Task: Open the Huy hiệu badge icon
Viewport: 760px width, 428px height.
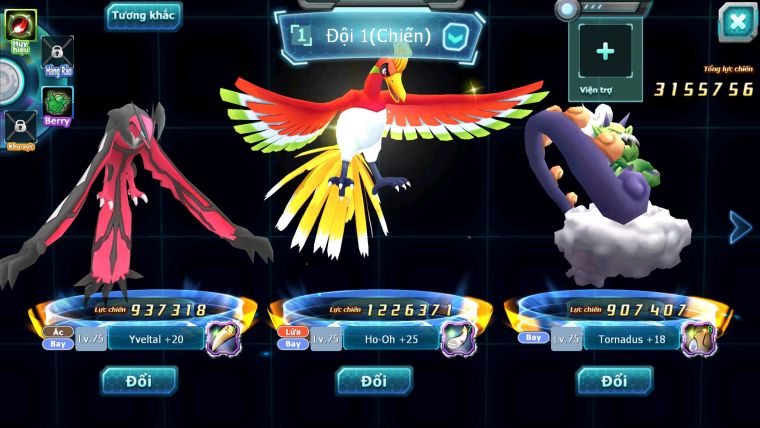Action: 21,27
